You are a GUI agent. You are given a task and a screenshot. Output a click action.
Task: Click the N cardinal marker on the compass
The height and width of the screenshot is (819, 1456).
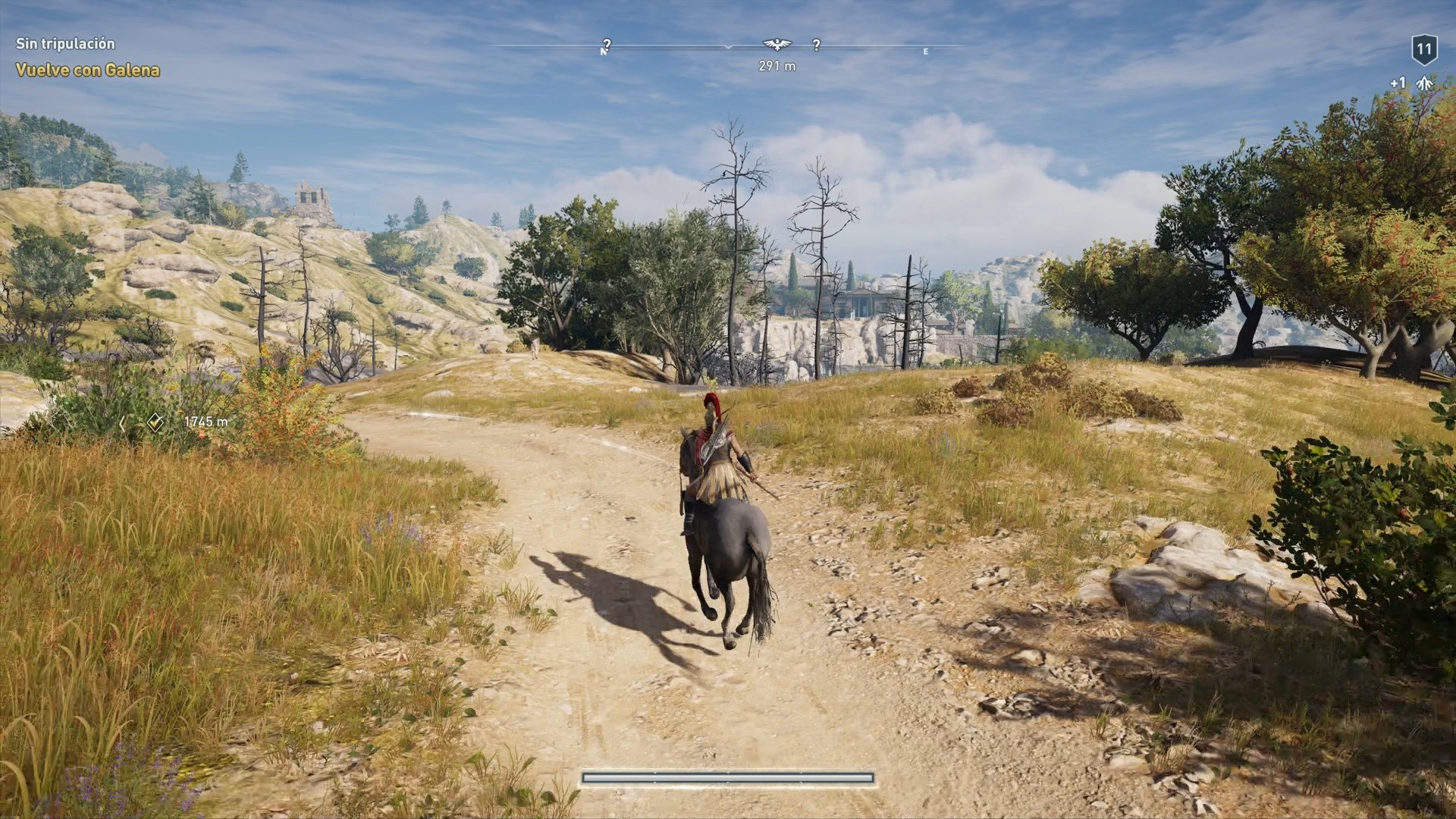click(x=603, y=51)
